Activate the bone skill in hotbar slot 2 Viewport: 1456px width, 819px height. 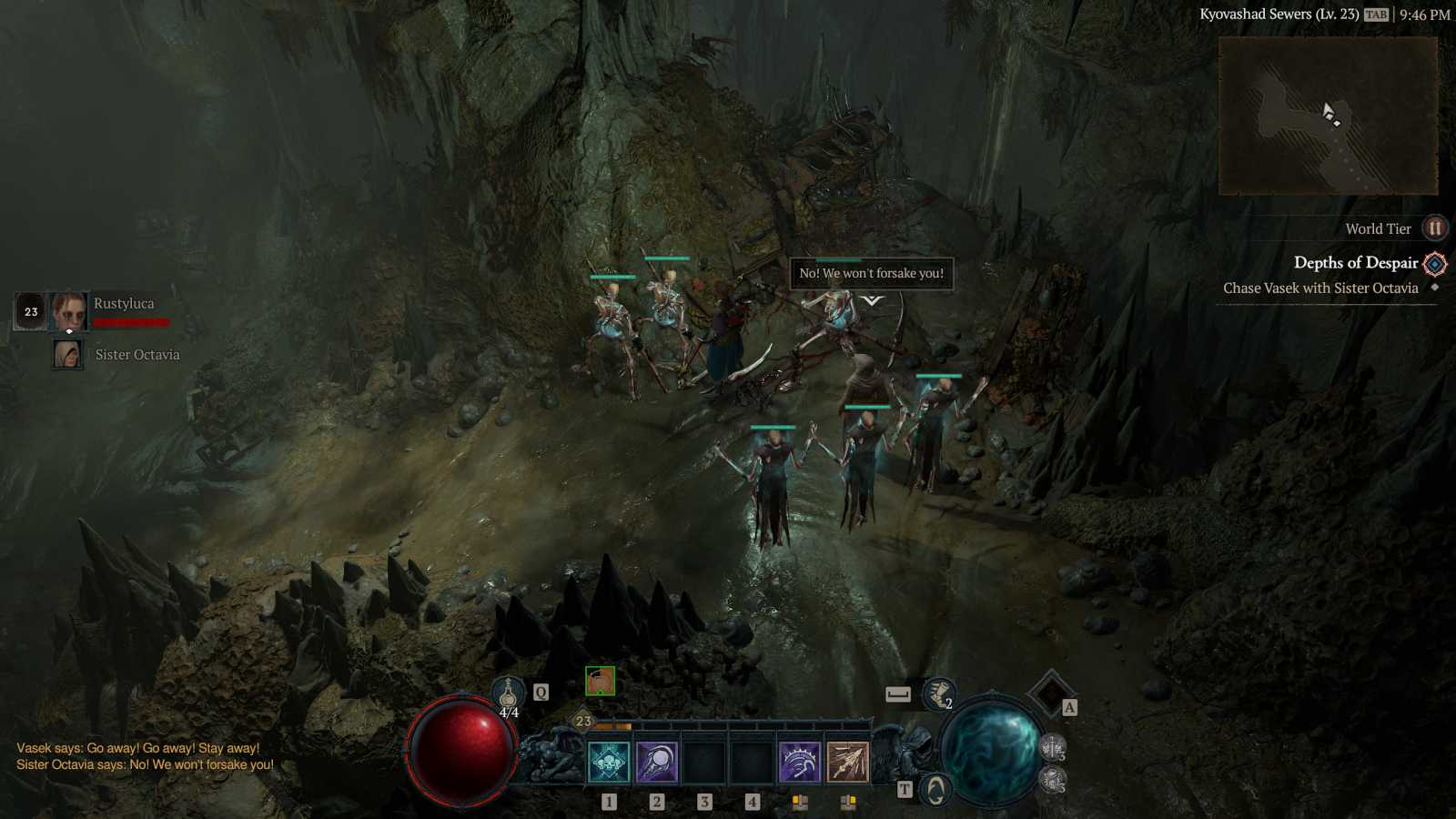(x=658, y=759)
